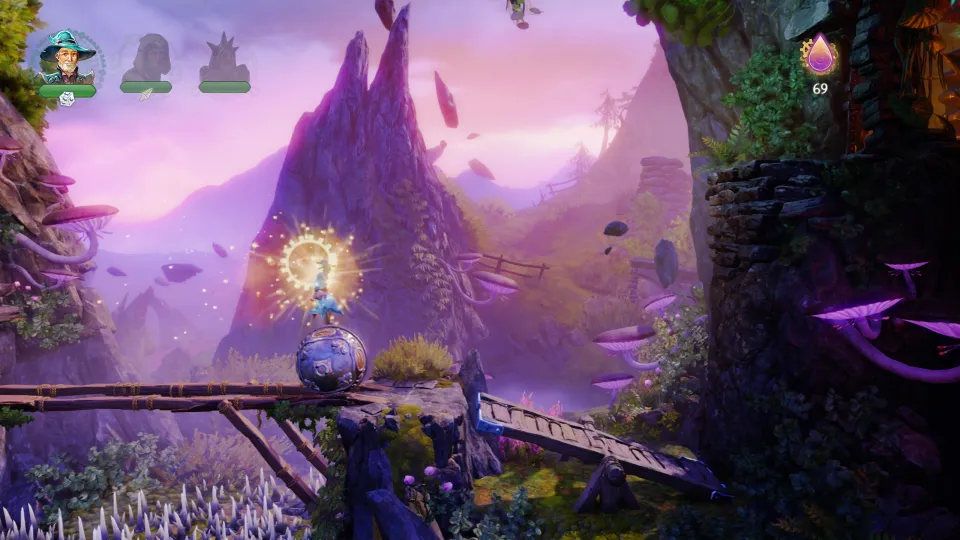Image resolution: width=960 pixels, height=540 pixels.
Task: Choose the spiked-helmet knight portrait
Action: (x=223, y=58)
